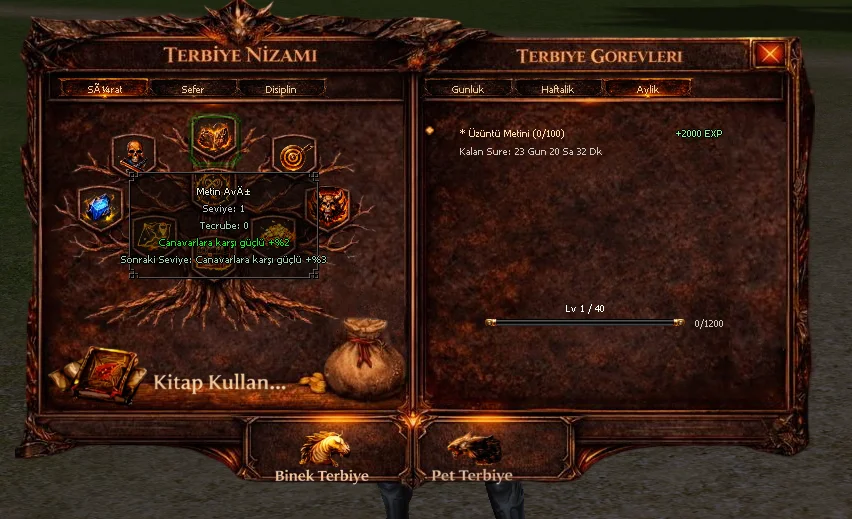
Task: Click the Üzüntü Metini quest row
Action: pos(512,133)
